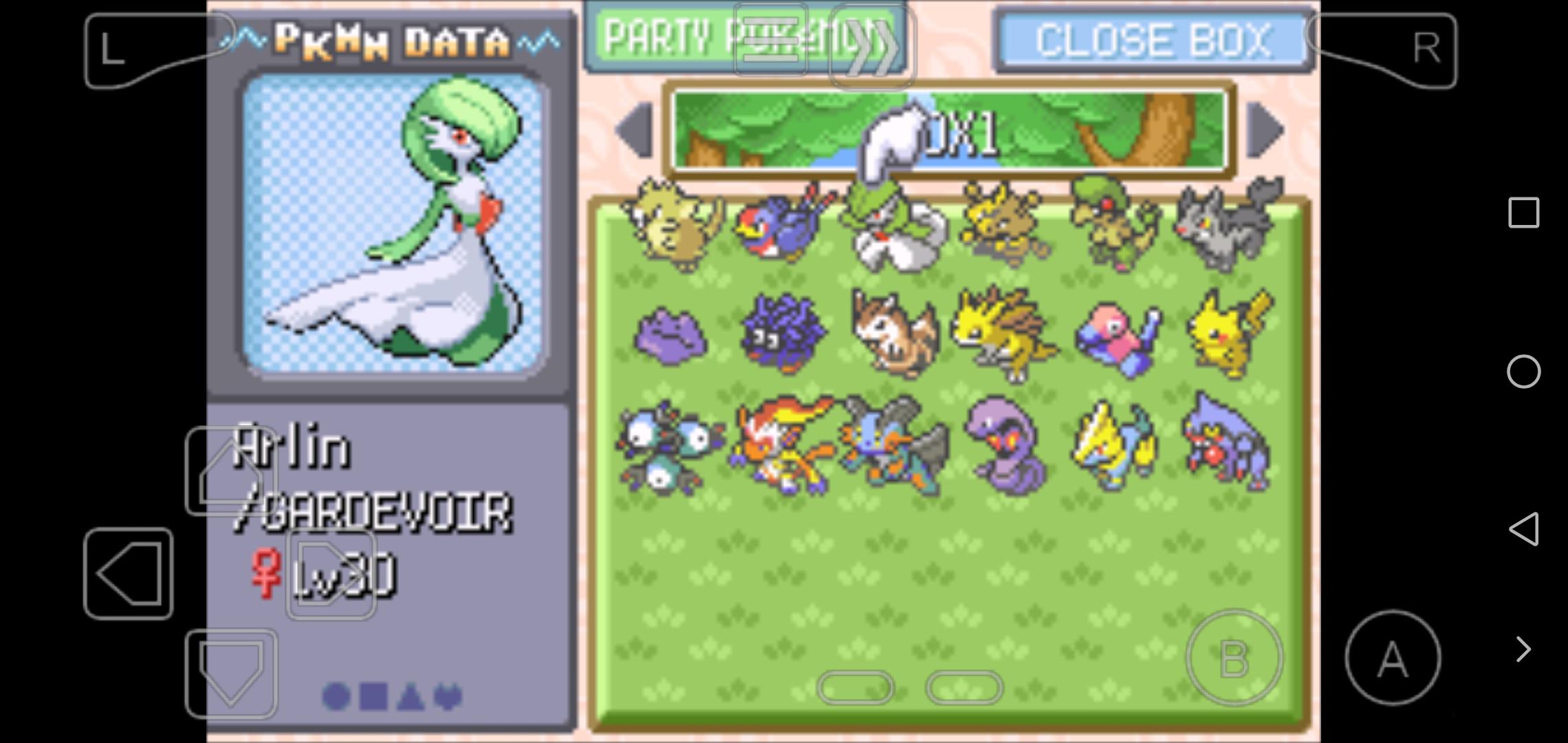The height and width of the screenshot is (743, 1568).
Task: Select the Arbok sprite
Action: click(x=1005, y=447)
